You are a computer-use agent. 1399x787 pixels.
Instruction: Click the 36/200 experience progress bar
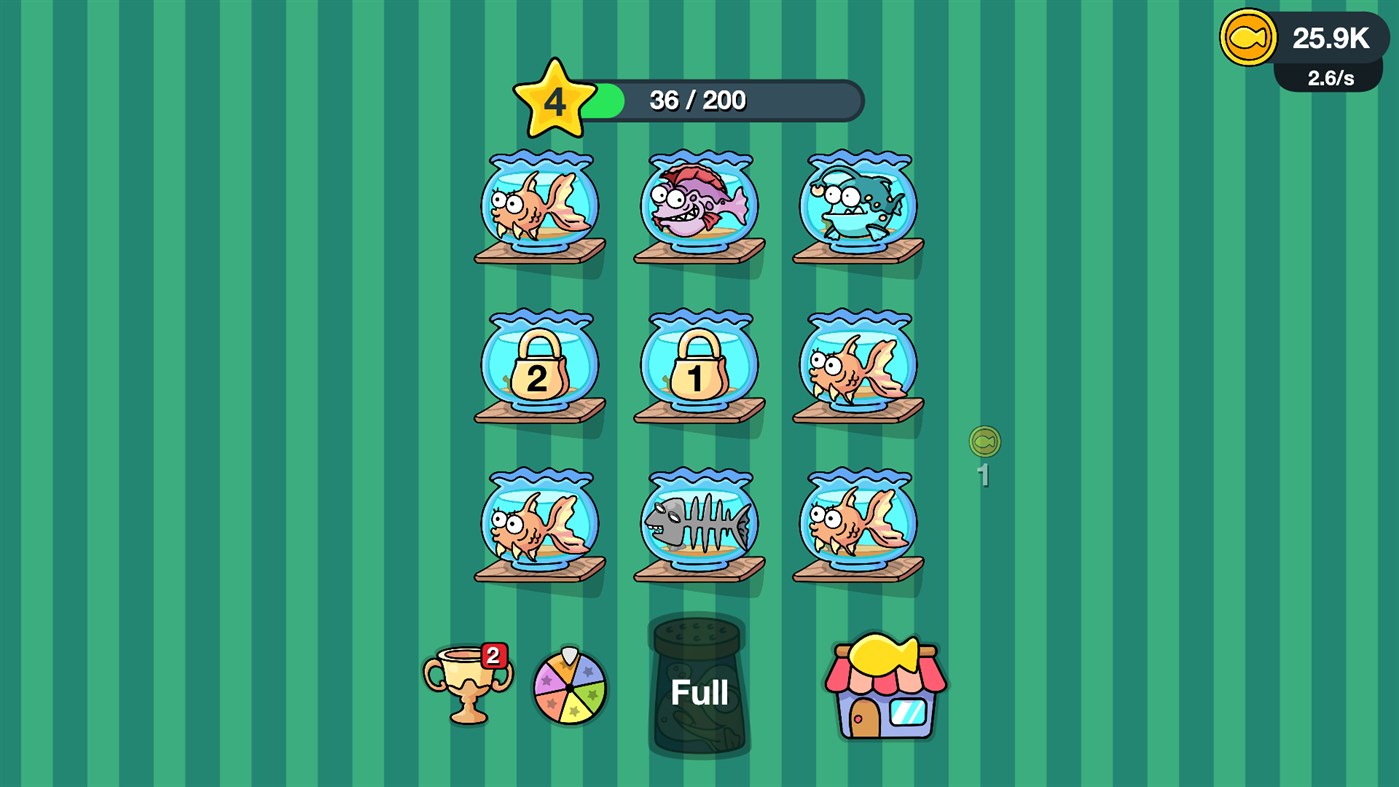[x=730, y=99]
